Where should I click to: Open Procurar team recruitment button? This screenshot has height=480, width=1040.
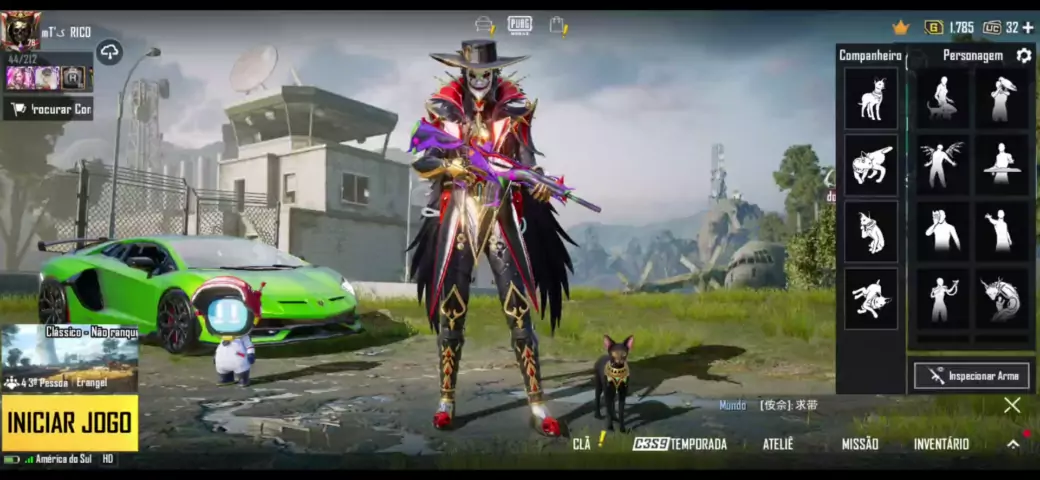point(48,109)
